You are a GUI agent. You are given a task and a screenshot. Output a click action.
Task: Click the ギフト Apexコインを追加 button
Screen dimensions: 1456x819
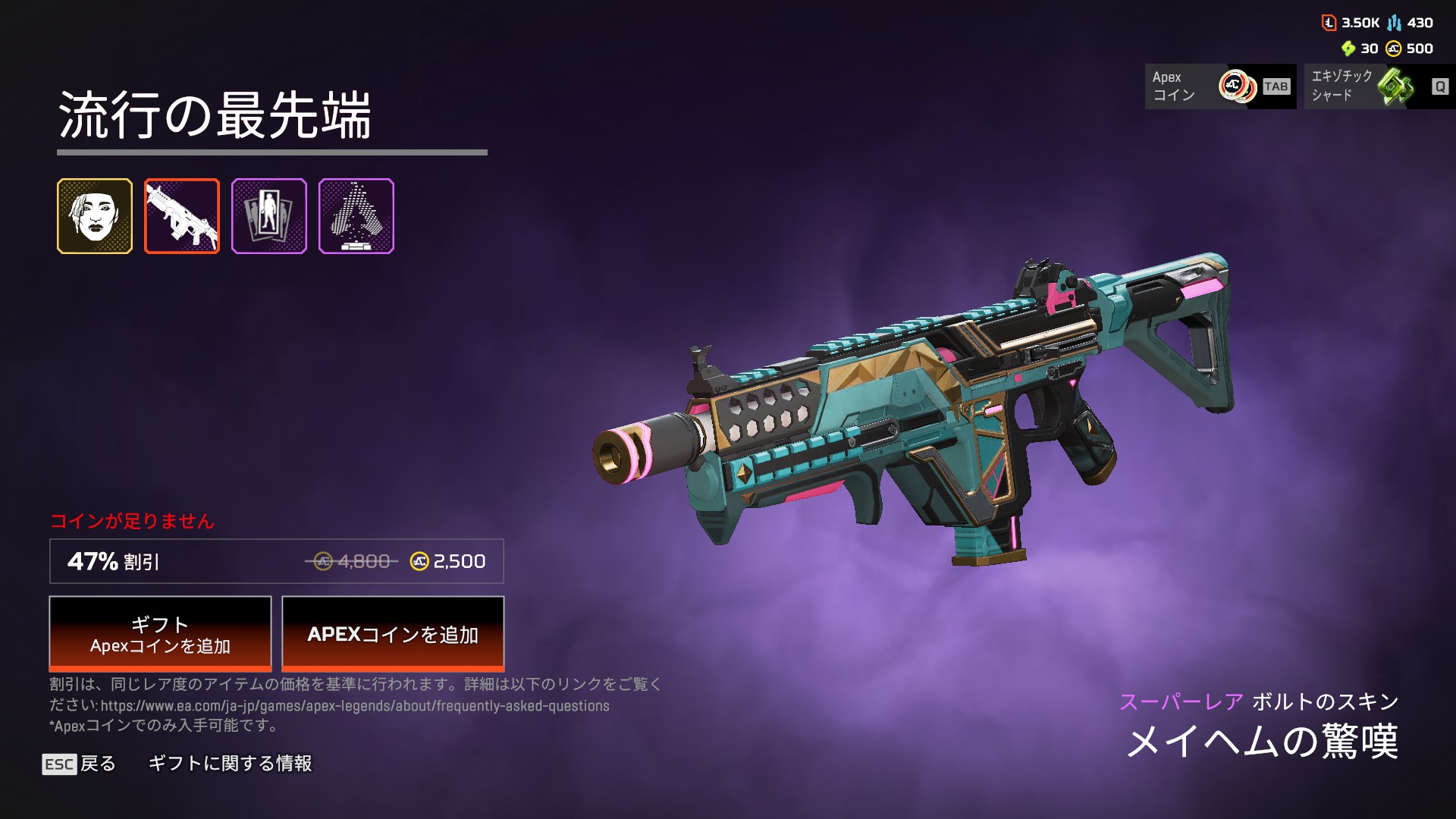pos(160,634)
